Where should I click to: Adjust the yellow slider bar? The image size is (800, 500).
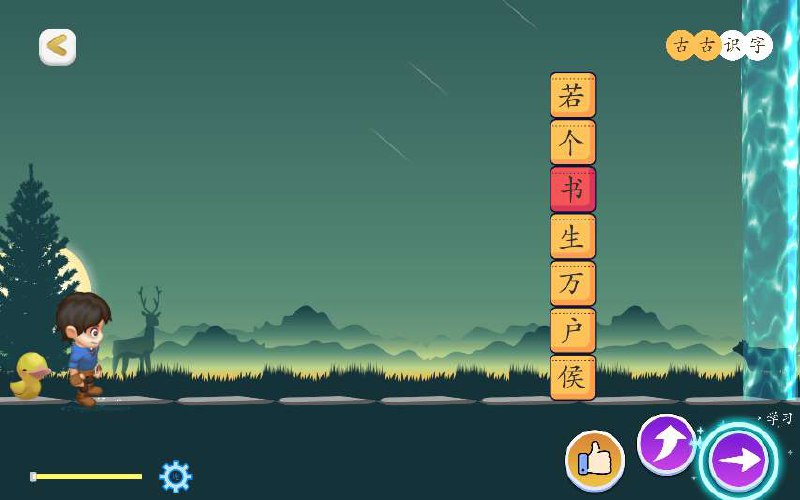click(x=87, y=476)
